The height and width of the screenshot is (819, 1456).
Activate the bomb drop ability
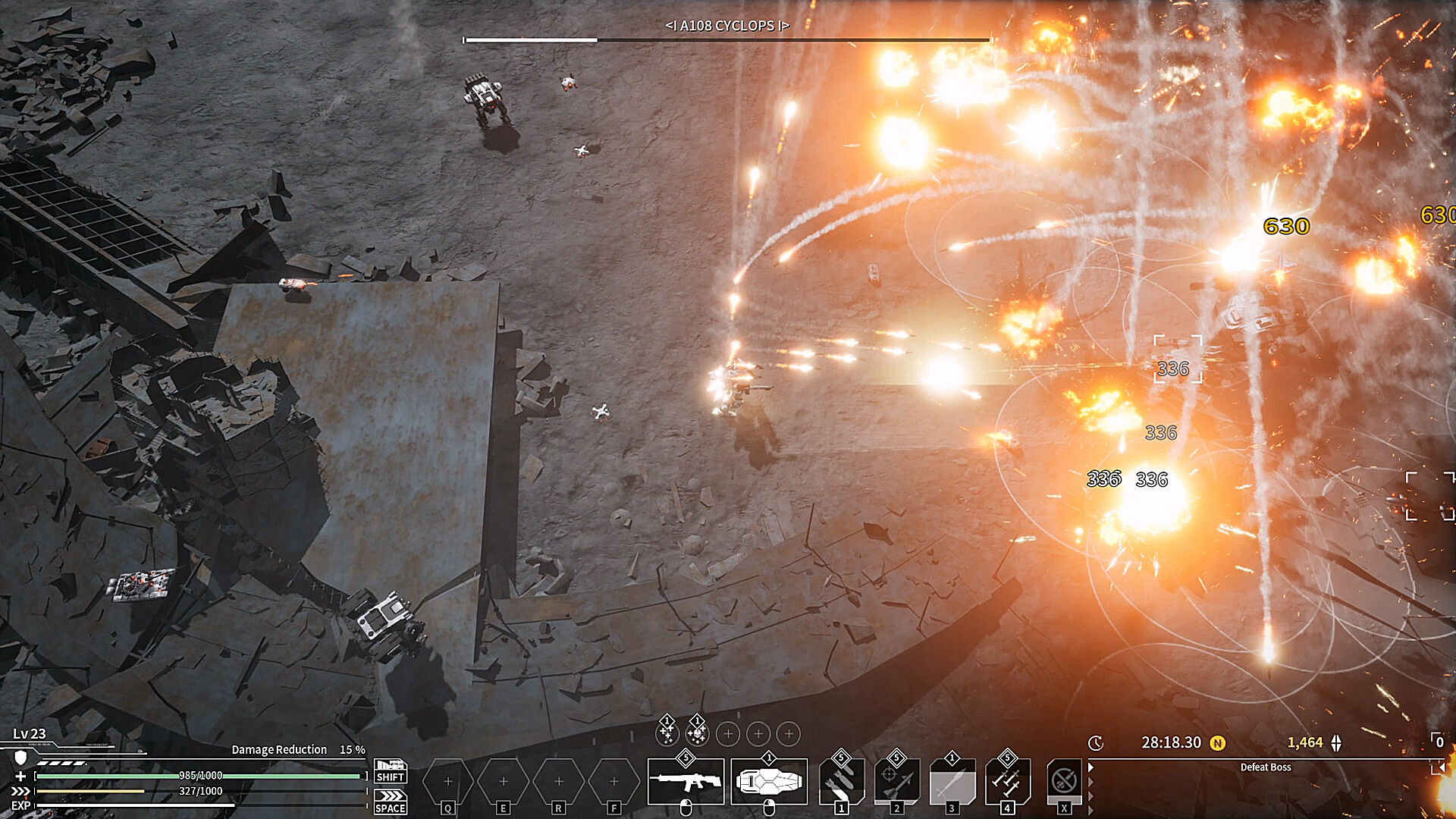(841, 780)
